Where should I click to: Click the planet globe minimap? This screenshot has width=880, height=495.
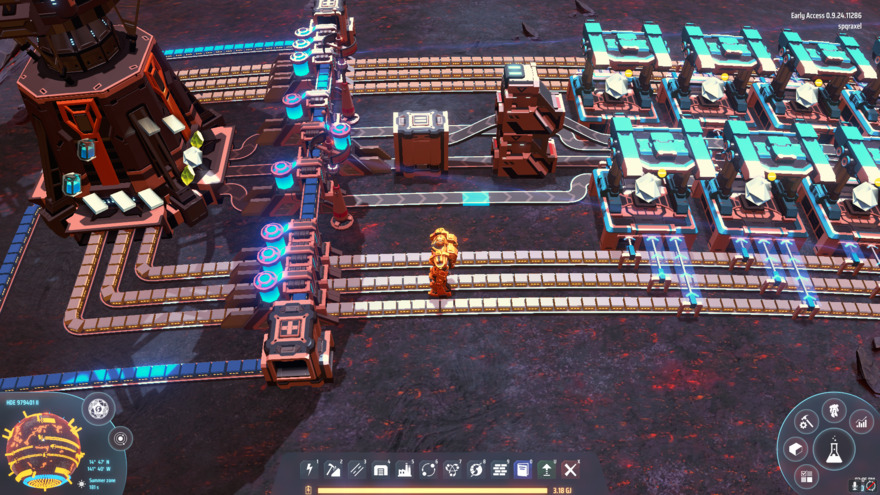pos(44,449)
